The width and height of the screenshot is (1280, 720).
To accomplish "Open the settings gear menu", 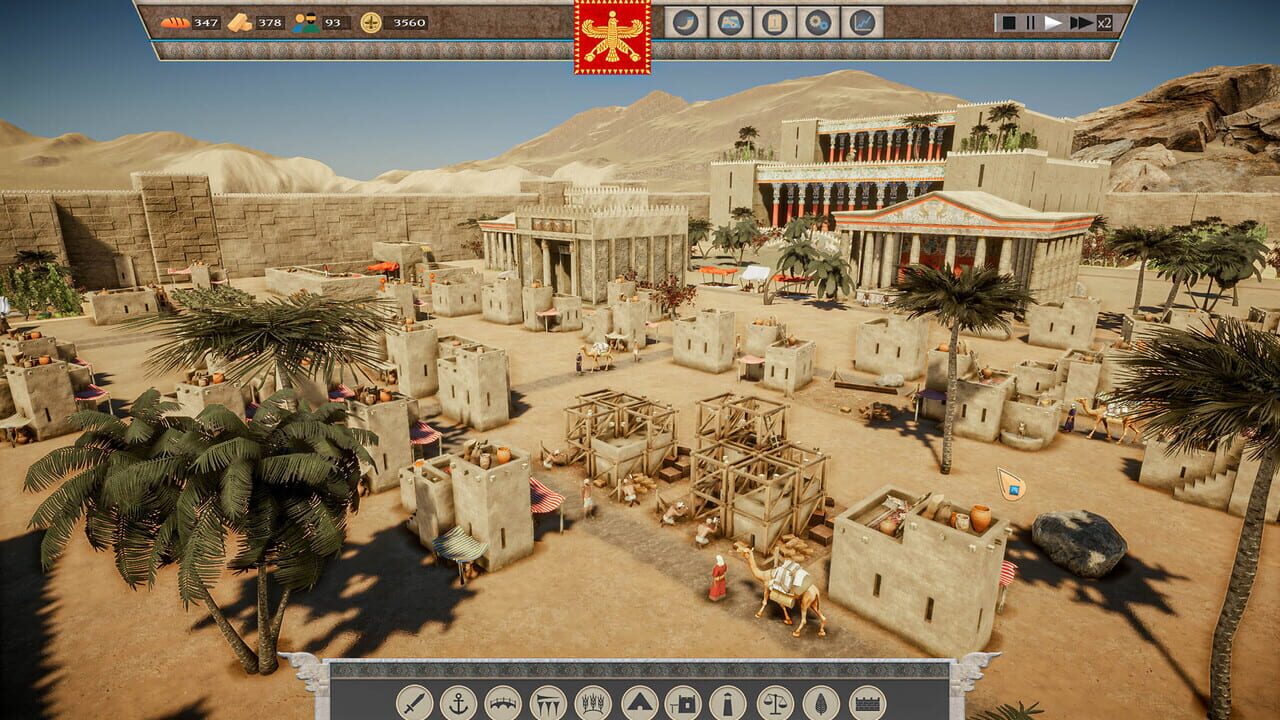I will 819,23.
